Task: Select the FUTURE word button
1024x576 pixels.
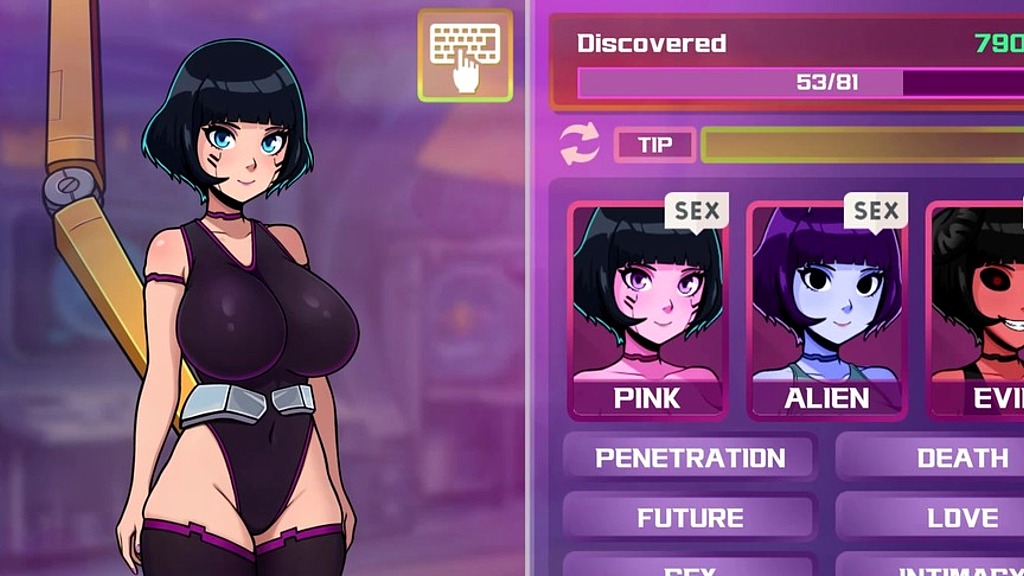Action: tap(690, 518)
